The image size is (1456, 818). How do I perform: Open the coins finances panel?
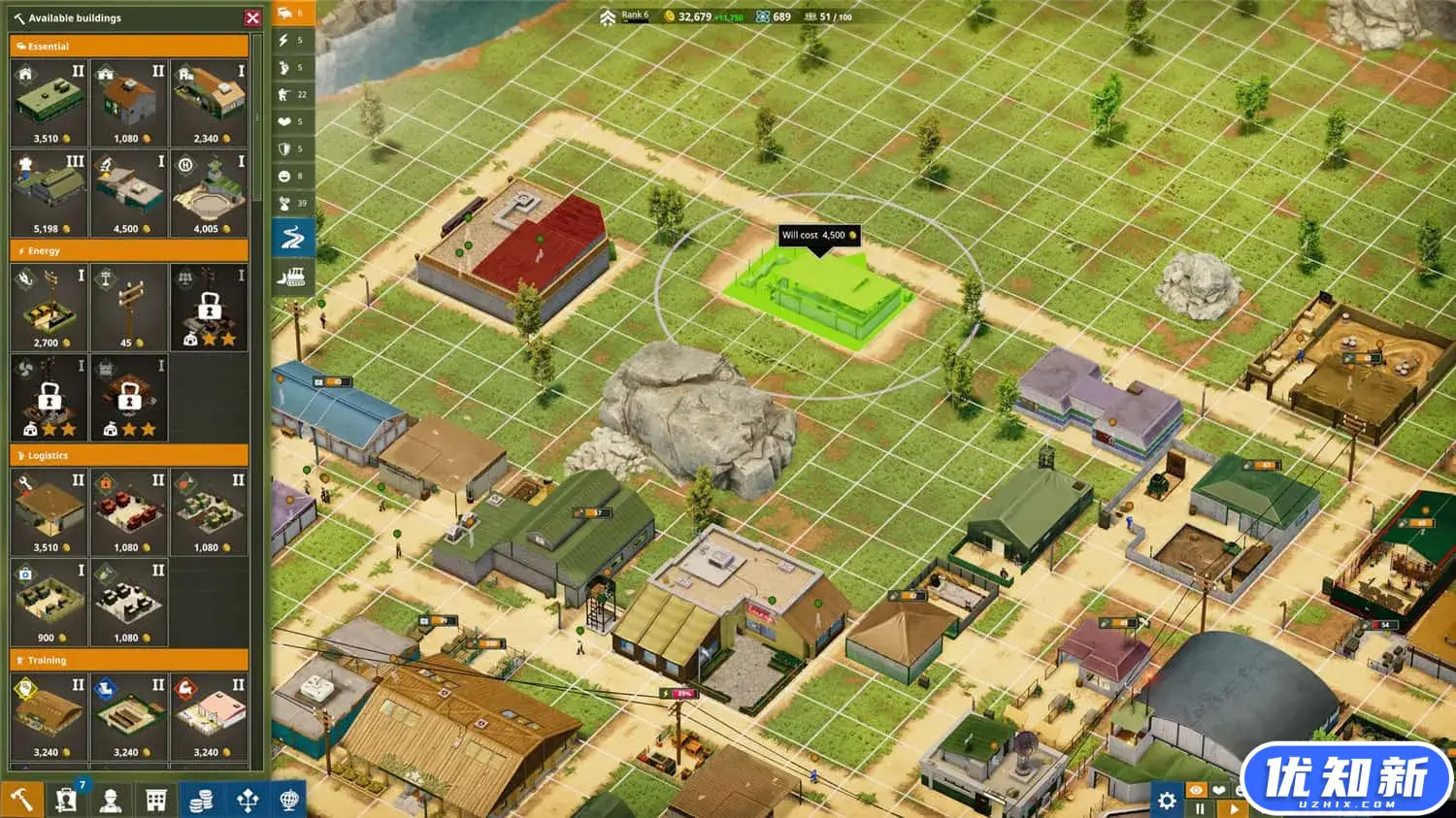click(x=201, y=799)
